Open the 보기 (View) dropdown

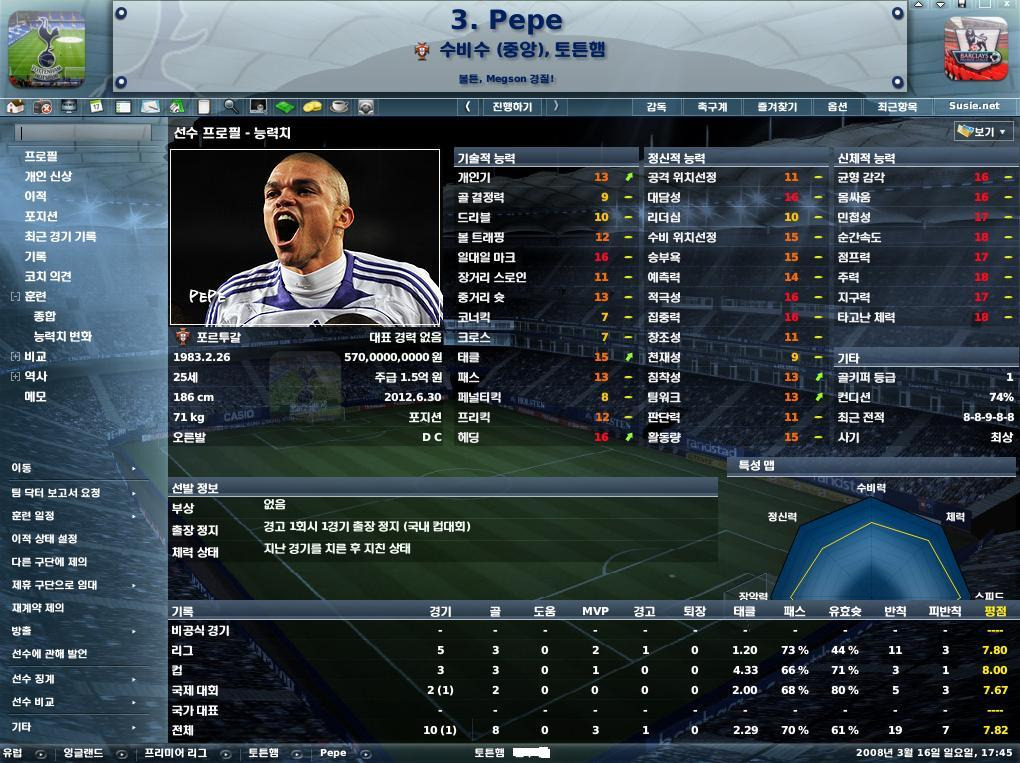[984, 132]
